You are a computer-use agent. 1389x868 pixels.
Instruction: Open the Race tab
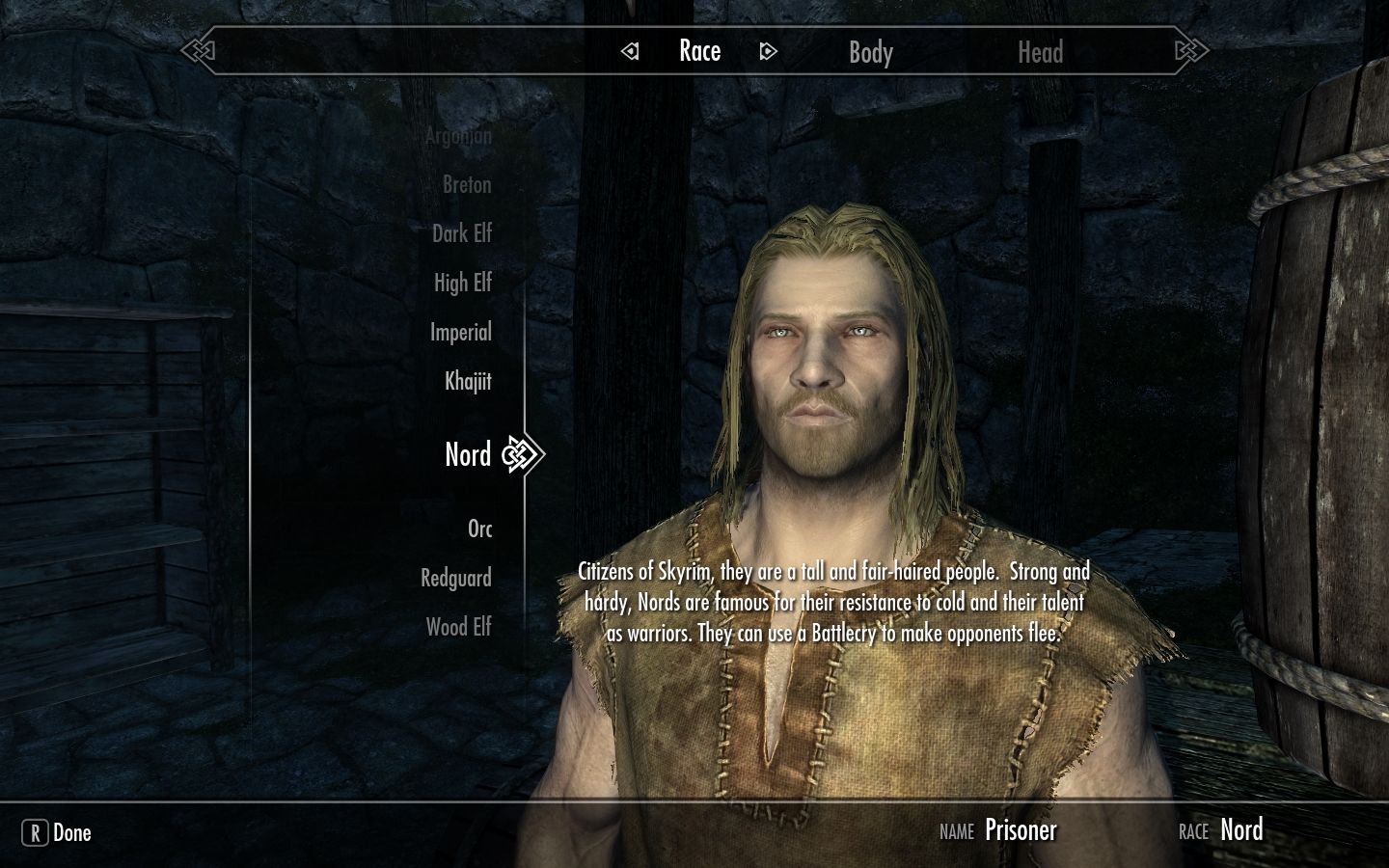tap(700, 50)
